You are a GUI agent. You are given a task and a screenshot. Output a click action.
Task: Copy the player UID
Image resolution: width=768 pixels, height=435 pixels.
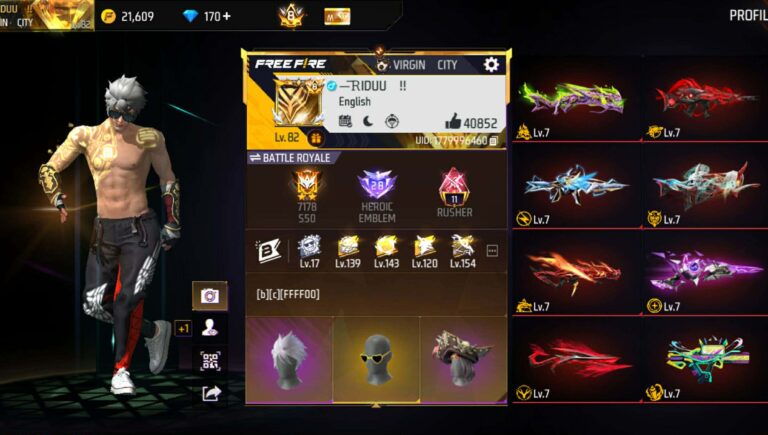[x=494, y=141]
